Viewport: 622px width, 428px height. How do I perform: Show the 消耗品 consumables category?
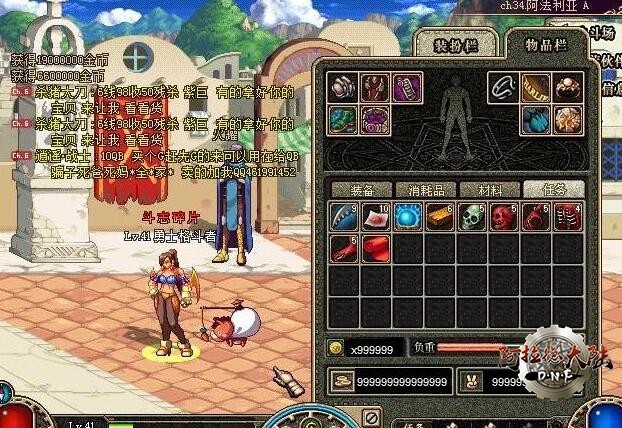click(x=427, y=189)
